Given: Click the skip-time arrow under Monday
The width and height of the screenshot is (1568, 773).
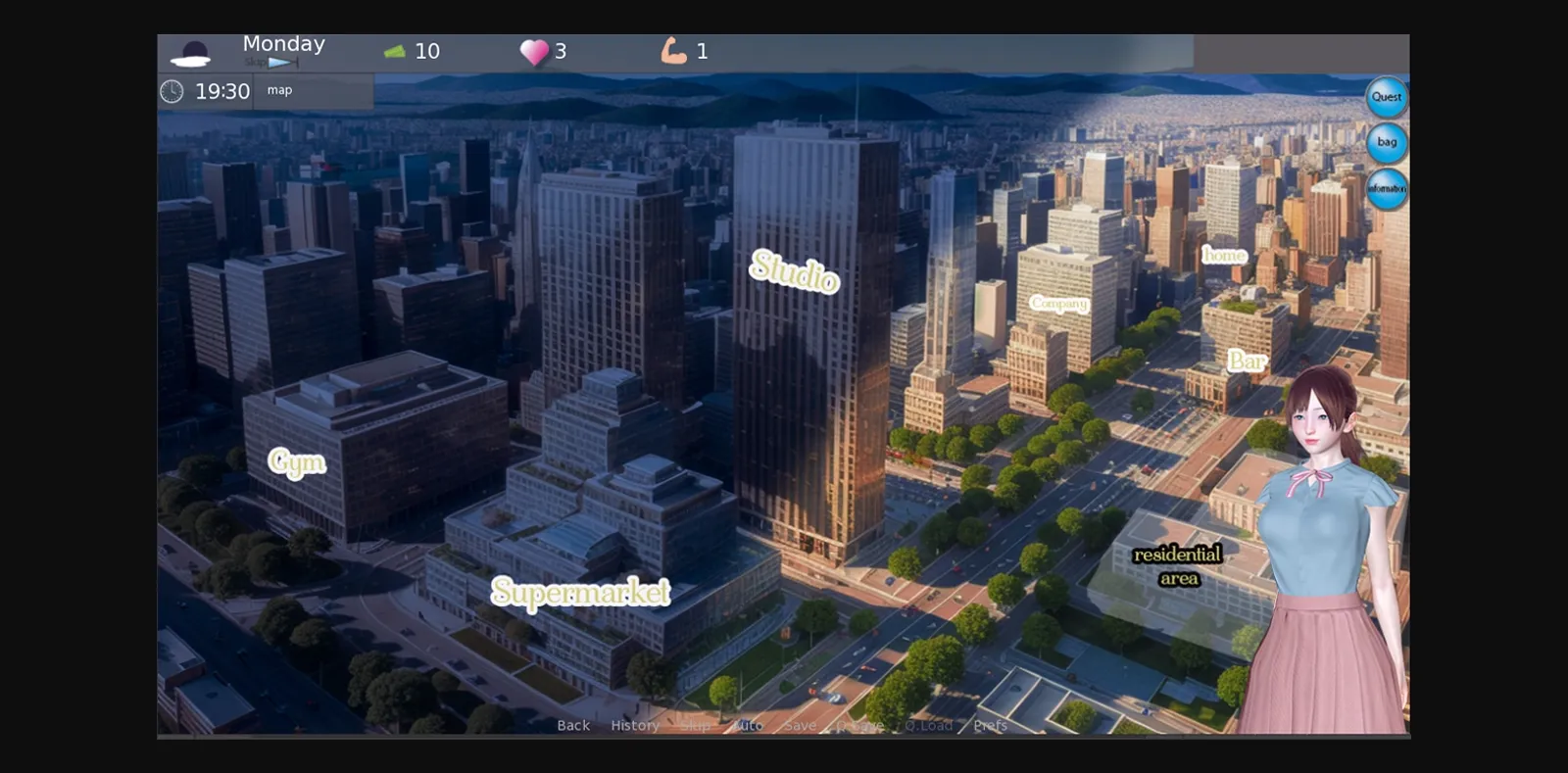Looking at the screenshot, I should pyautogui.click(x=280, y=63).
